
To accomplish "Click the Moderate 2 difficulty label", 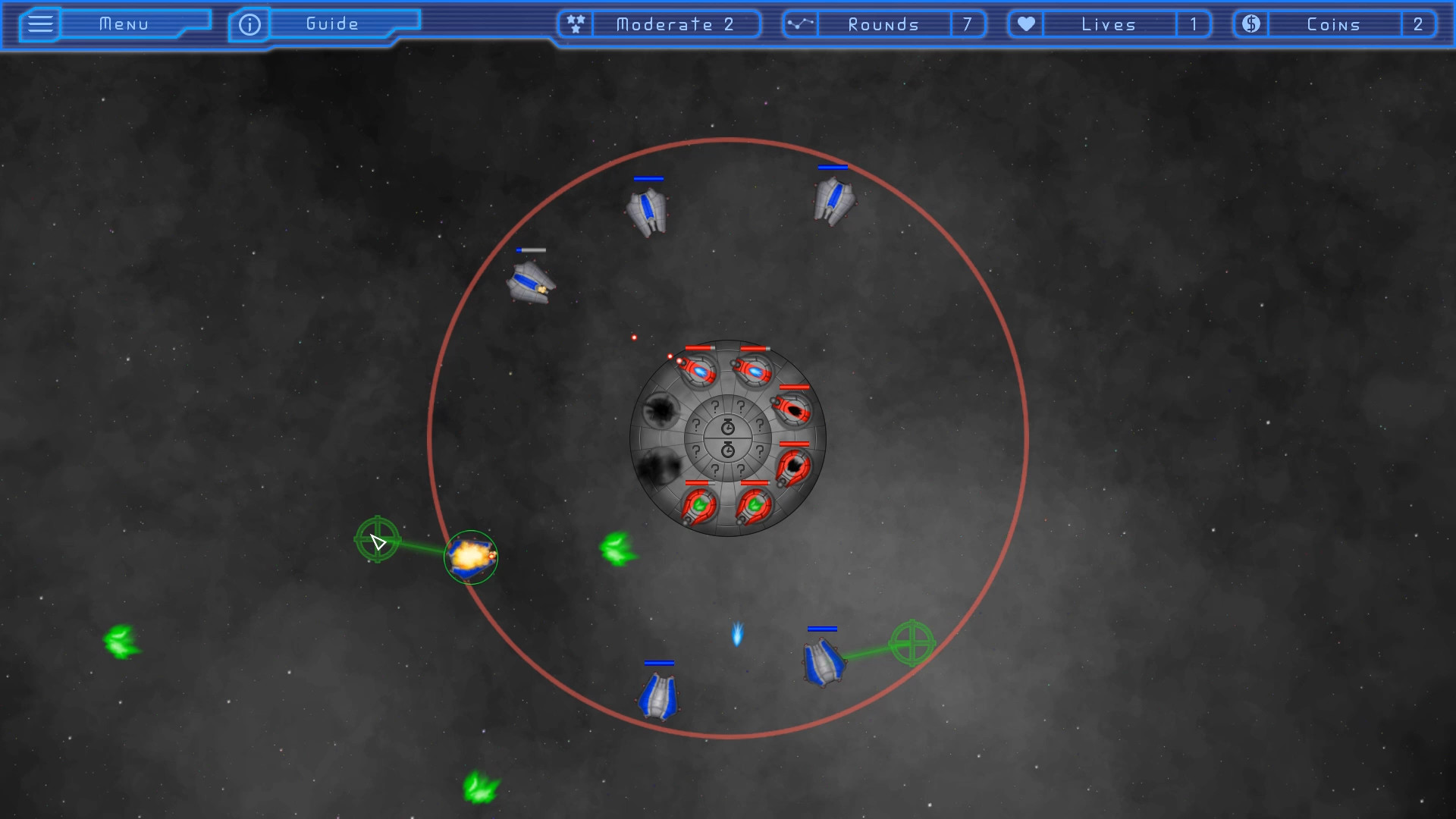I will coord(673,24).
